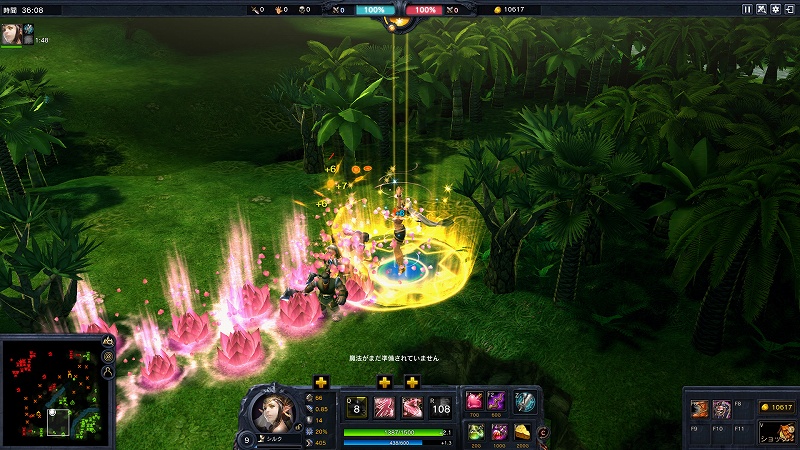Viewport: 800px width, 450px height.
Task: Select the purple skull item inventory slot
Action: pos(722,408)
